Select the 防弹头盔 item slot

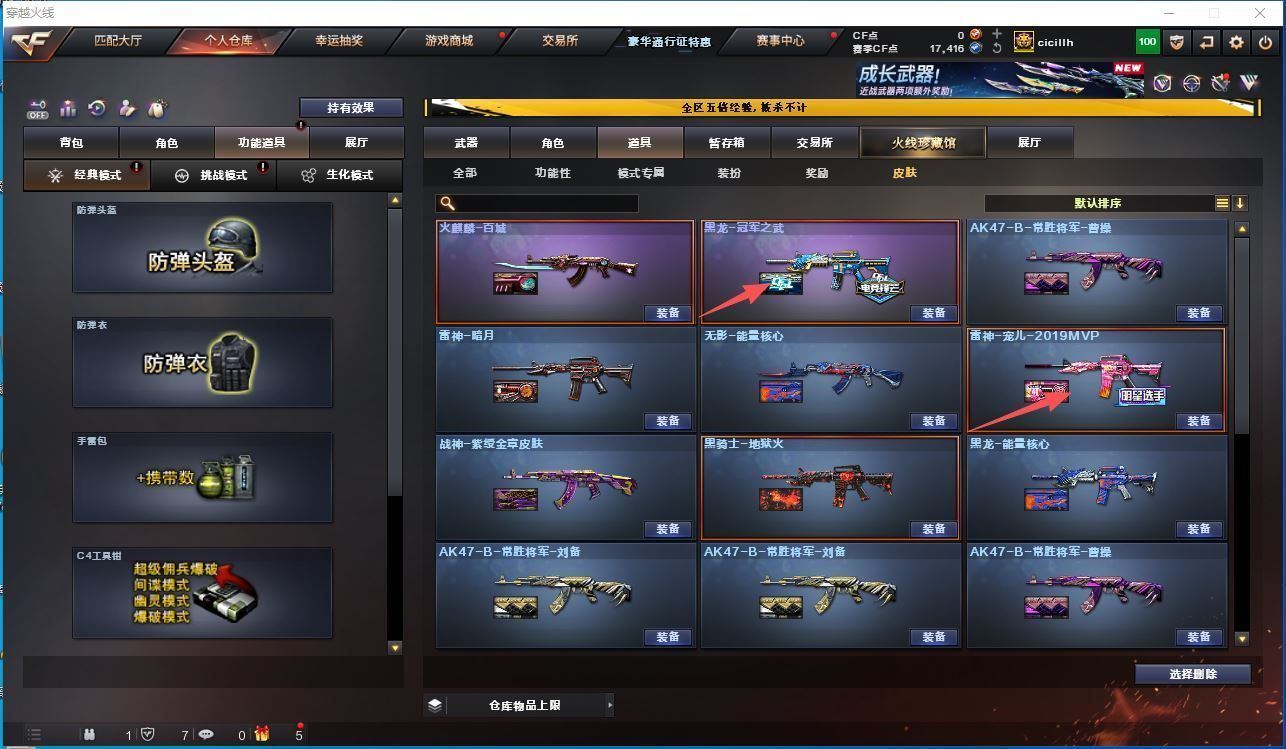point(202,248)
